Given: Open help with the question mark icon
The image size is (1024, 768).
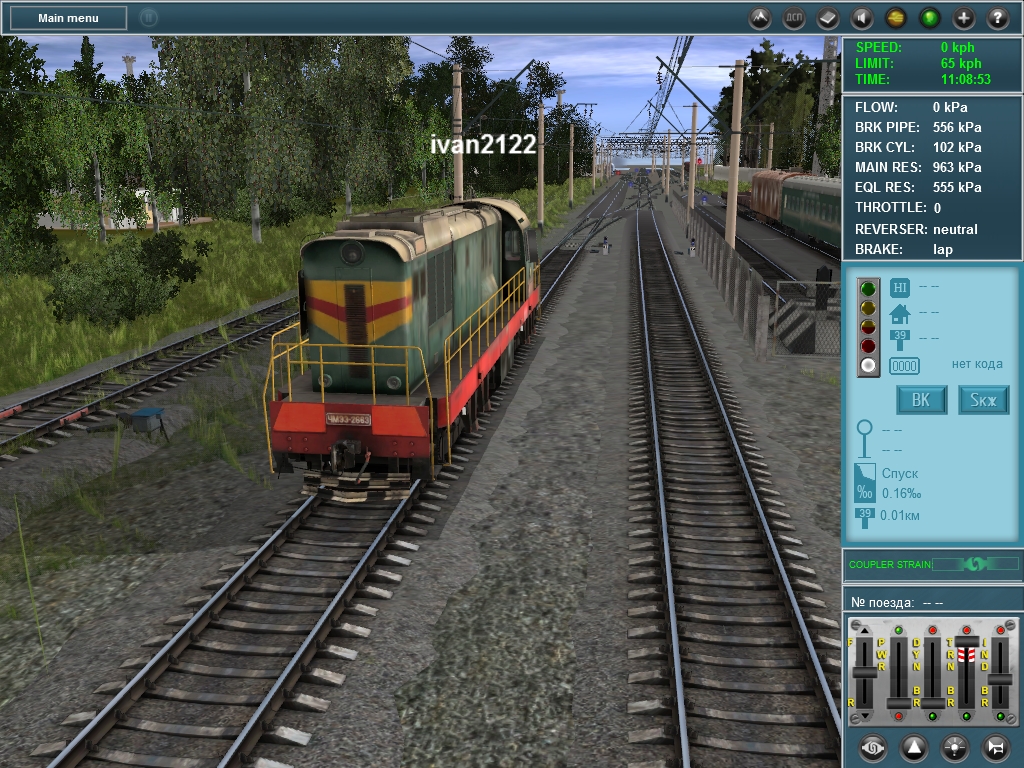Looking at the screenshot, I should (998, 18).
